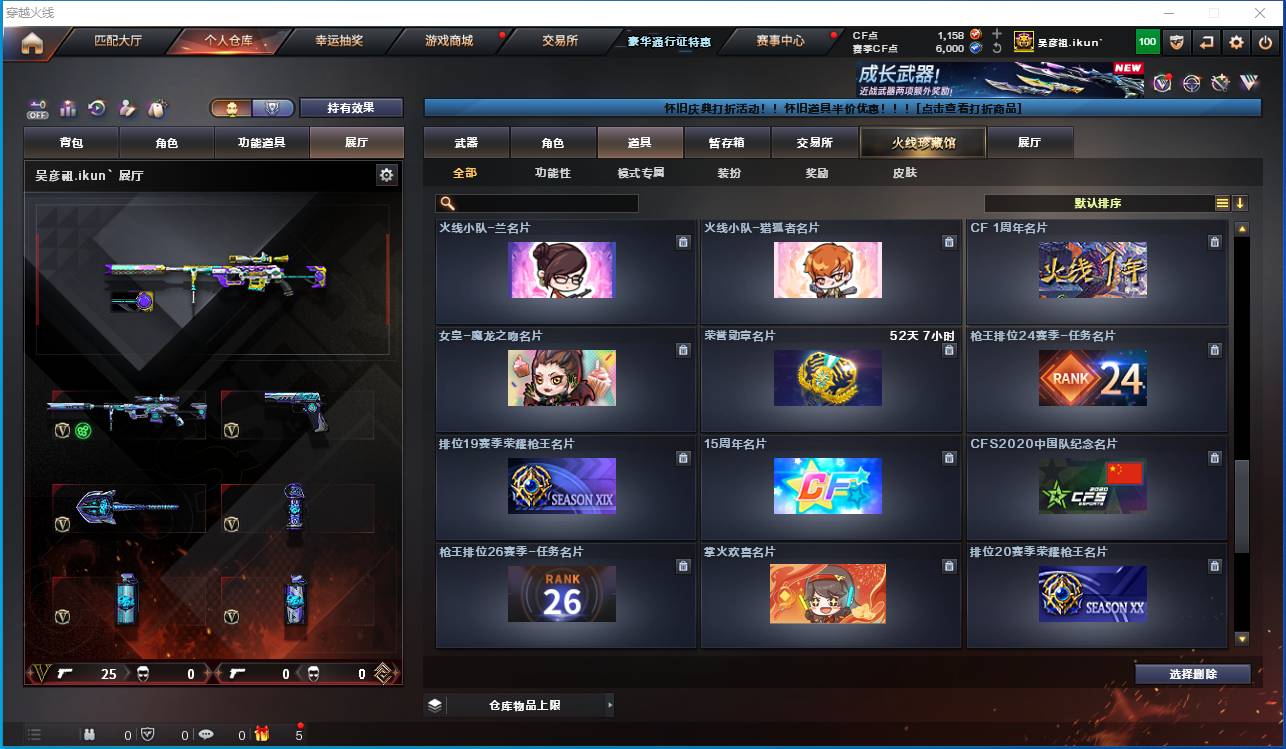Open the shield icon next to the green 100
The width and height of the screenshot is (1286, 749).
1176,41
